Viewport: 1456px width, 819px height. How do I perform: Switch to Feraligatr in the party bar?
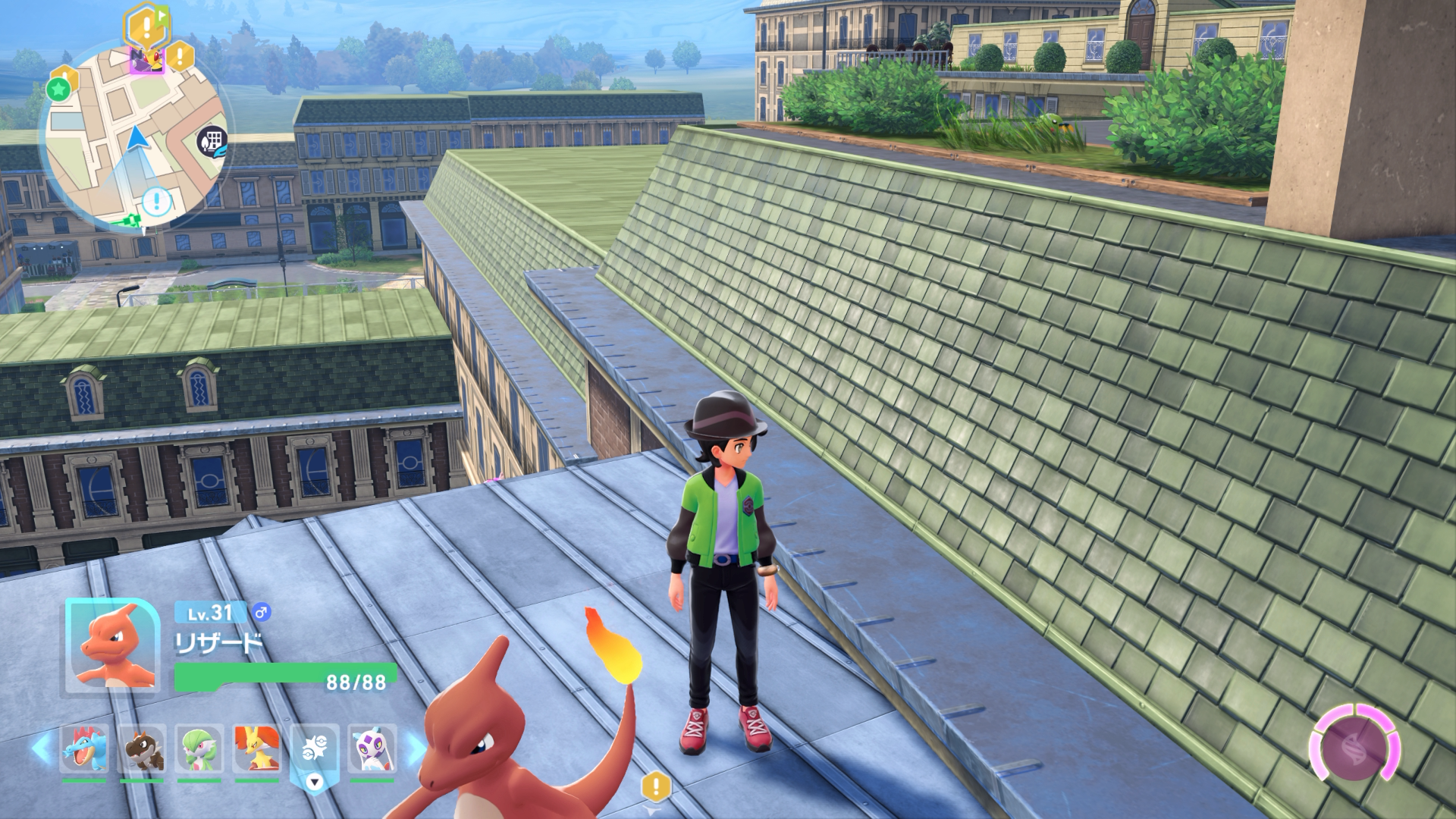pyautogui.click(x=84, y=749)
